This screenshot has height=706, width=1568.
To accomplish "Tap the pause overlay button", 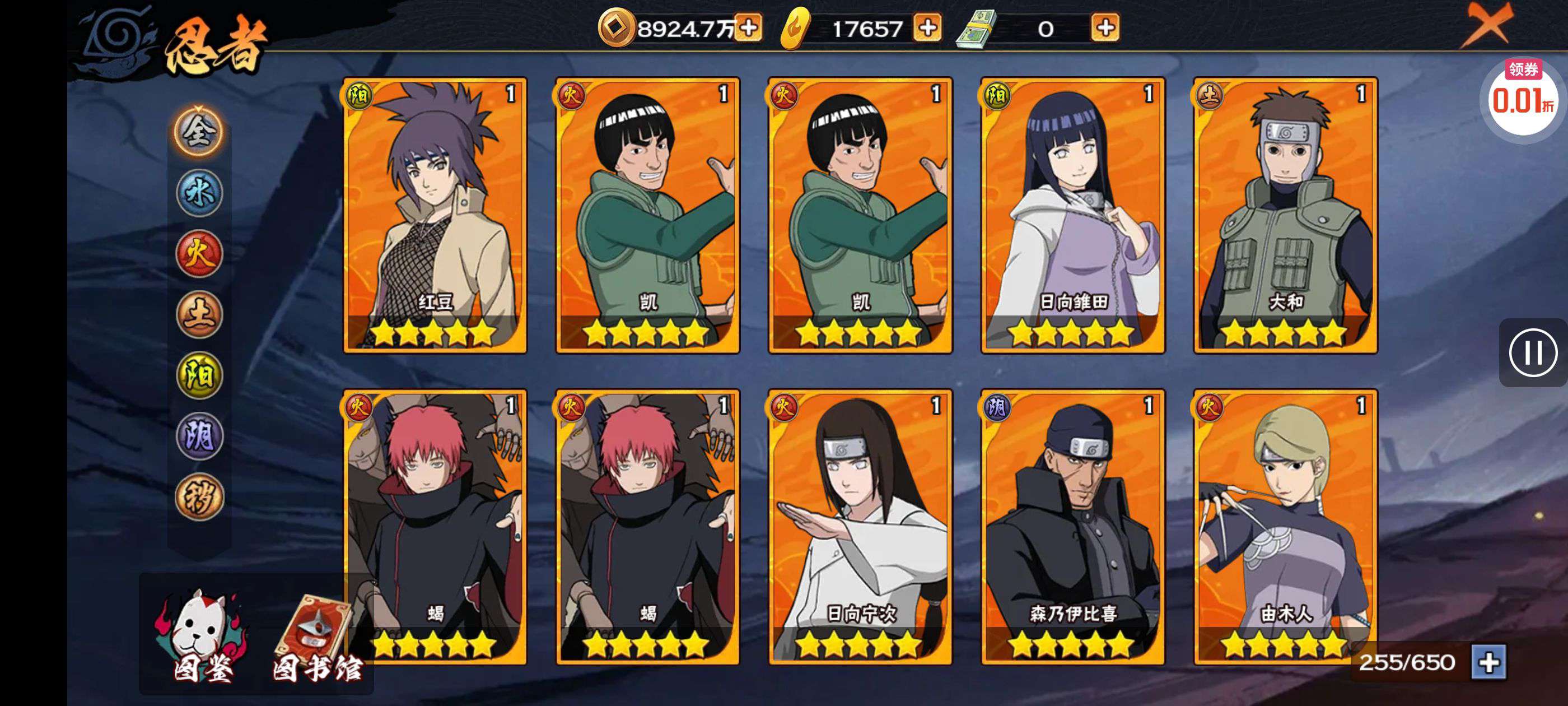I will click(1532, 352).
